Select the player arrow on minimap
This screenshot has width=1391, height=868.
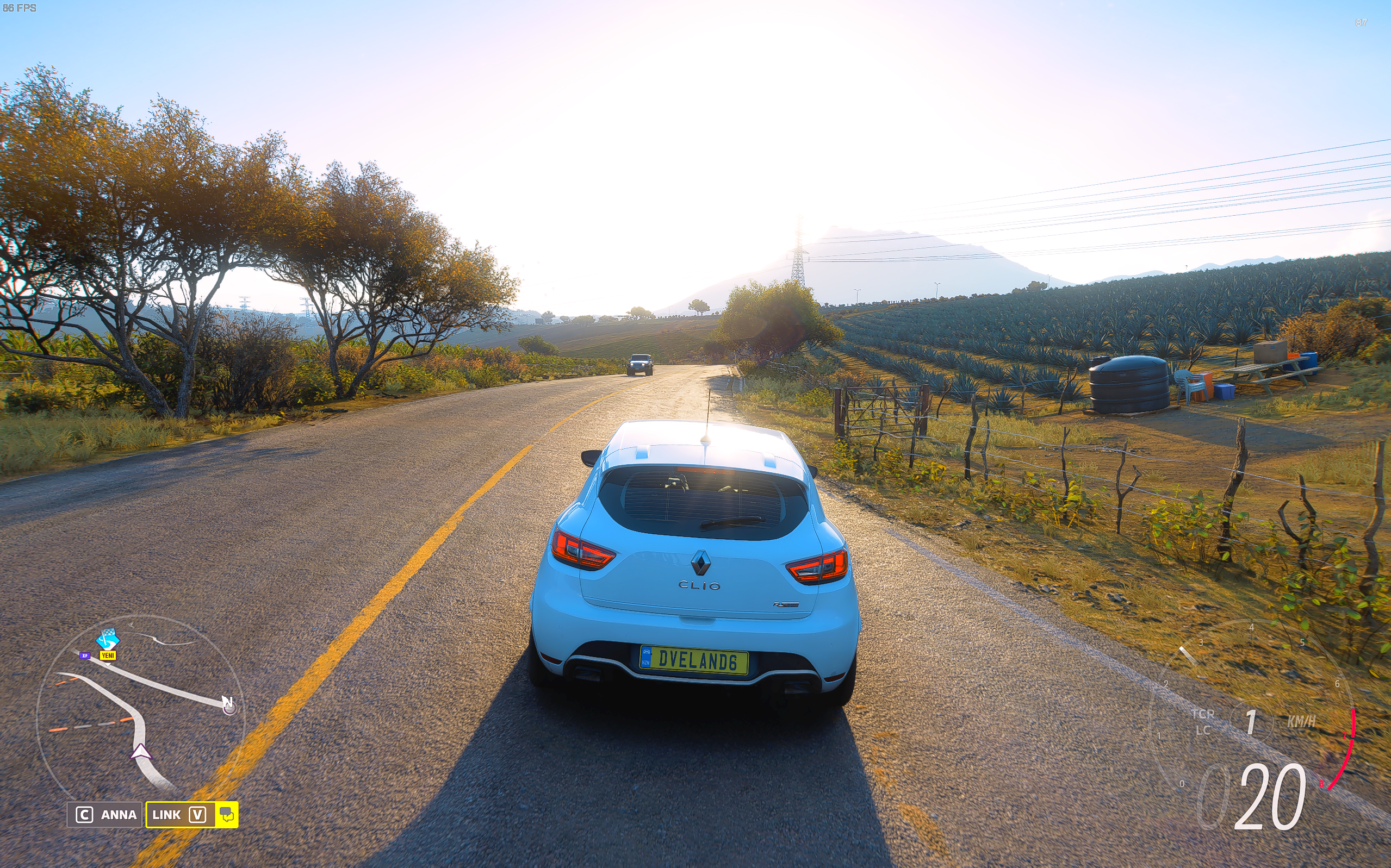pyautogui.click(x=141, y=752)
